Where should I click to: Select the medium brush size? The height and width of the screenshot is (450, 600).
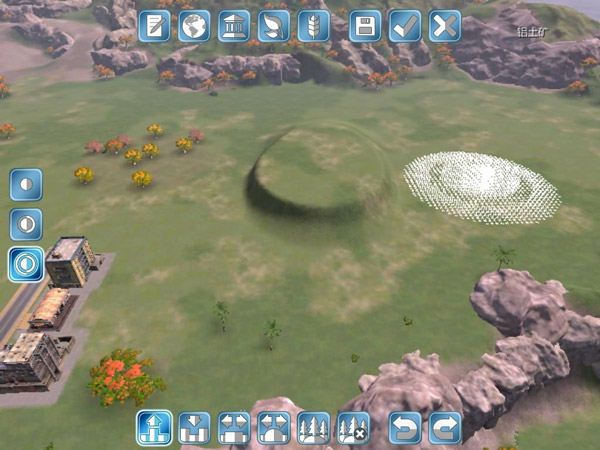pos(26,224)
